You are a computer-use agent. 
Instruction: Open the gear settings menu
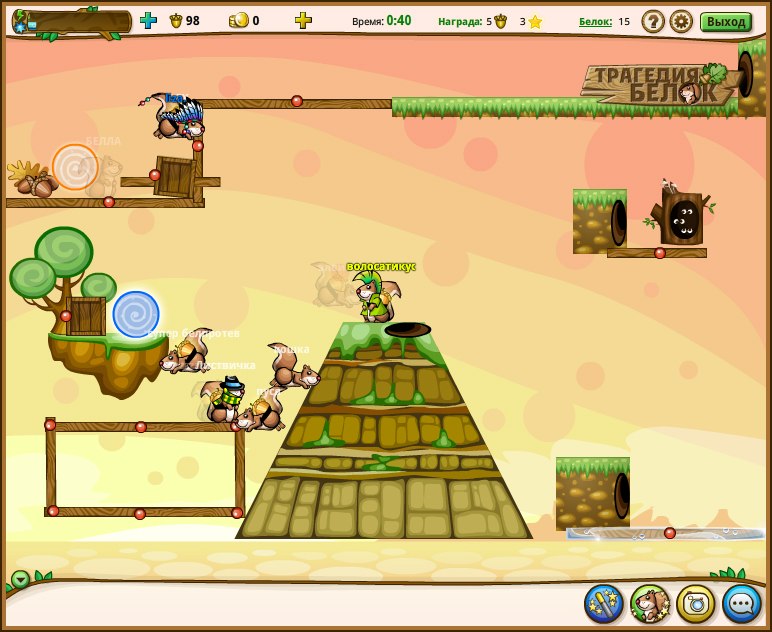click(681, 21)
